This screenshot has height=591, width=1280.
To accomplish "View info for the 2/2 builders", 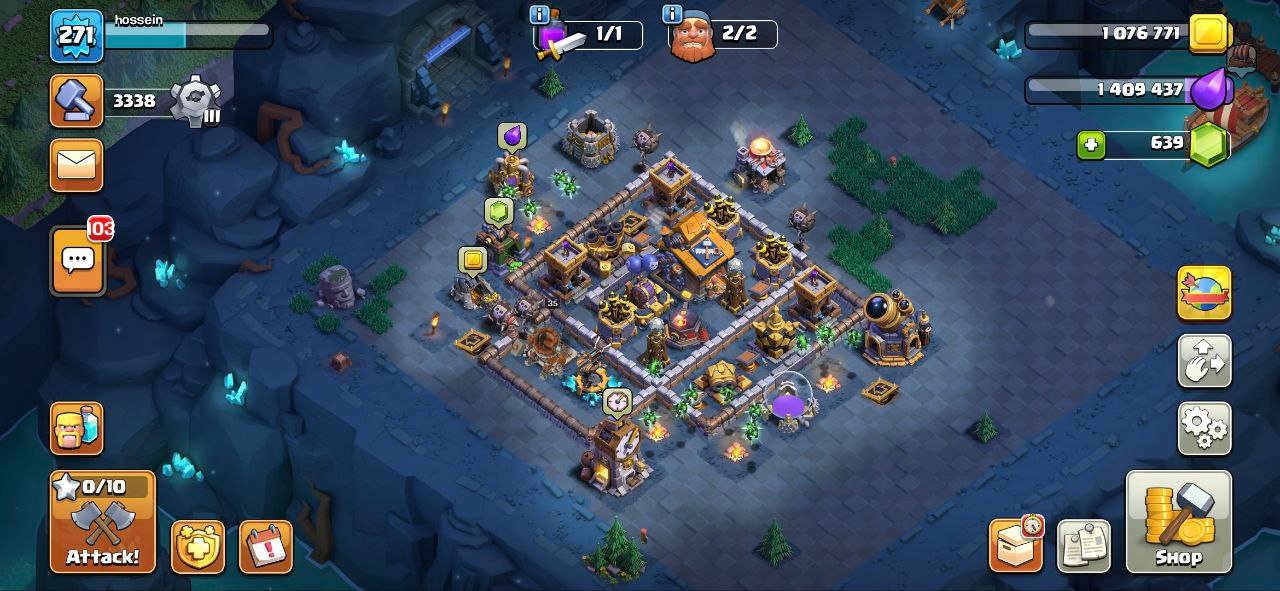I will (673, 14).
